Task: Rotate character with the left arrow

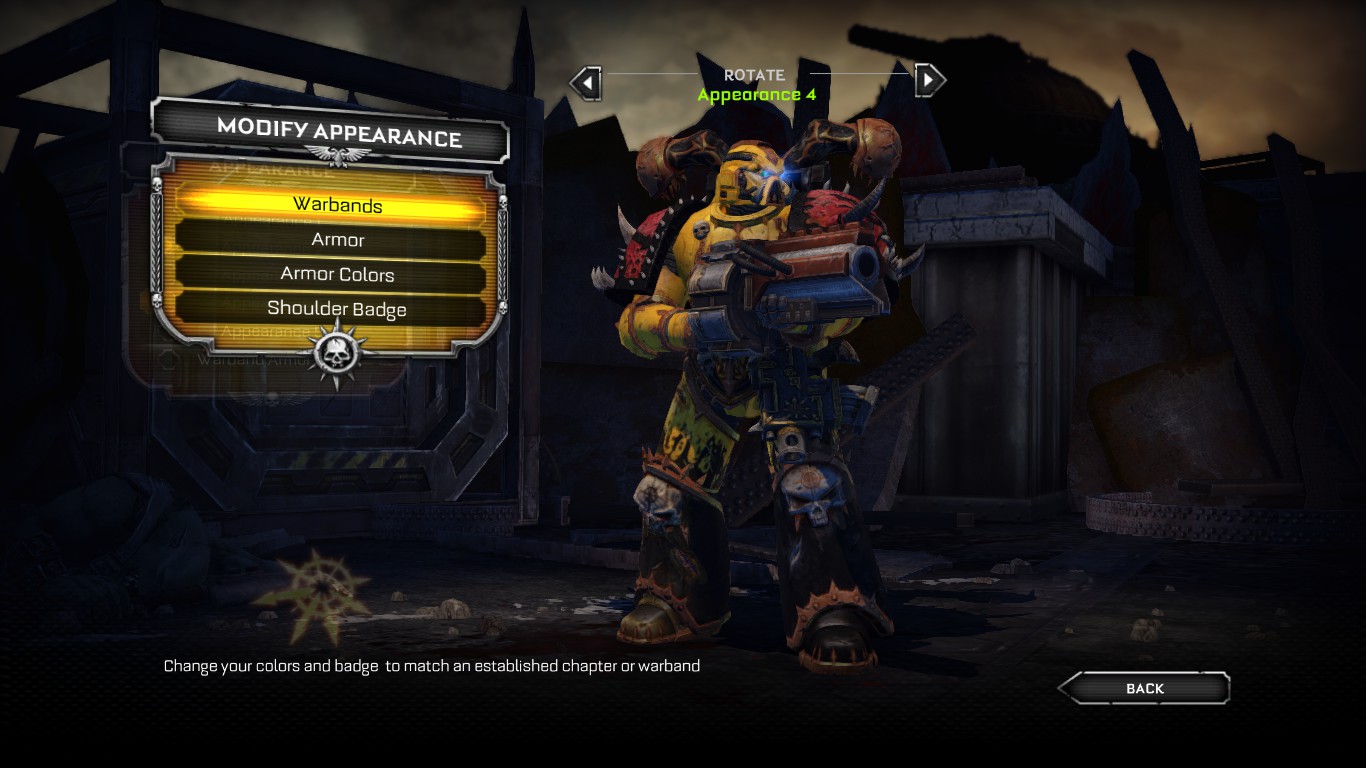Action: coord(586,81)
